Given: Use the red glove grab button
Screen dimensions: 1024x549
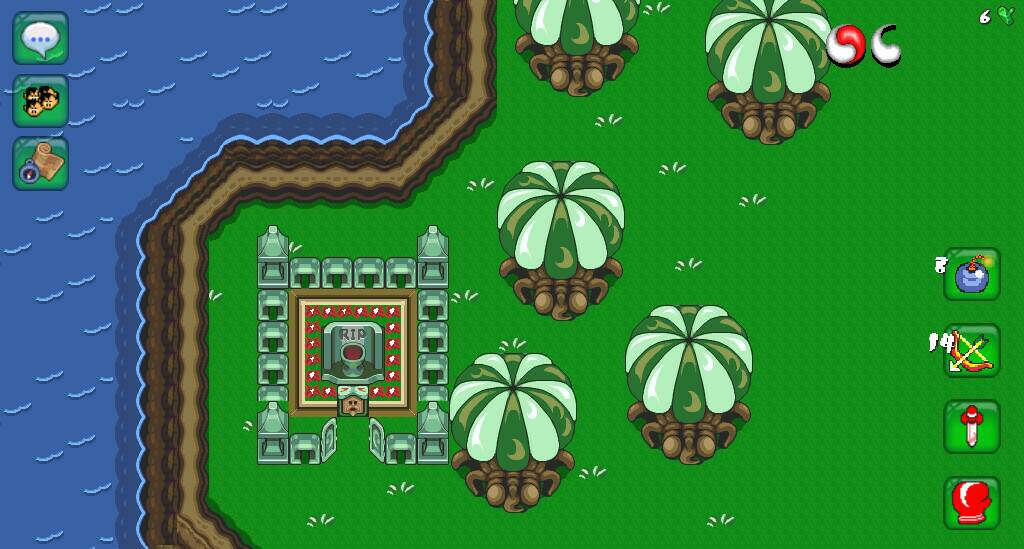Looking at the screenshot, I should click(x=971, y=502).
